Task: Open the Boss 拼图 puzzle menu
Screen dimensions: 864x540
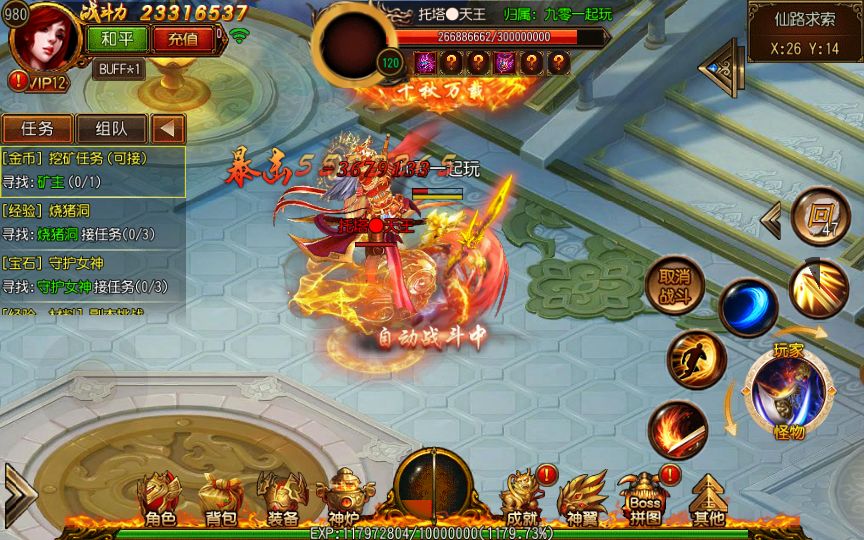Action: (645, 499)
